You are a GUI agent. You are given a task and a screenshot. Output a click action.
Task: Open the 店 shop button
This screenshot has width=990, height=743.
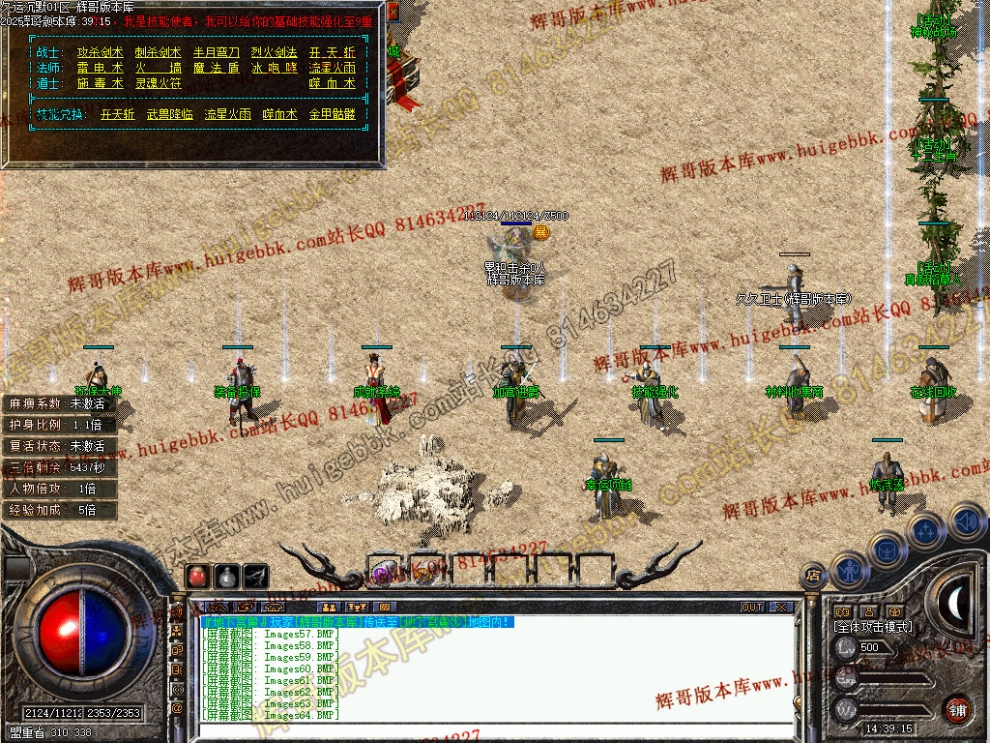point(813,574)
